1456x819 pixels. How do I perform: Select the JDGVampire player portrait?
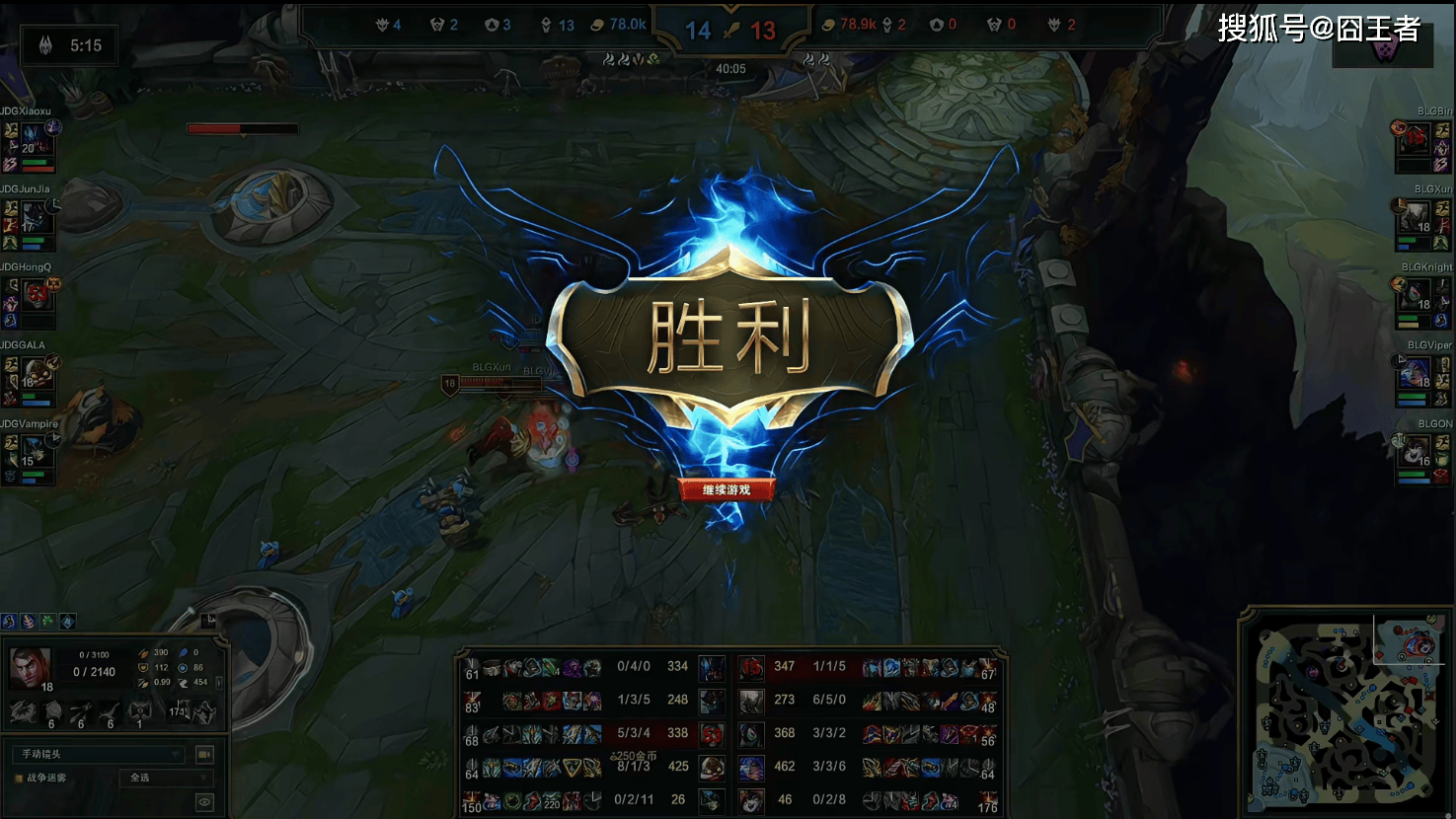[34, 450]
